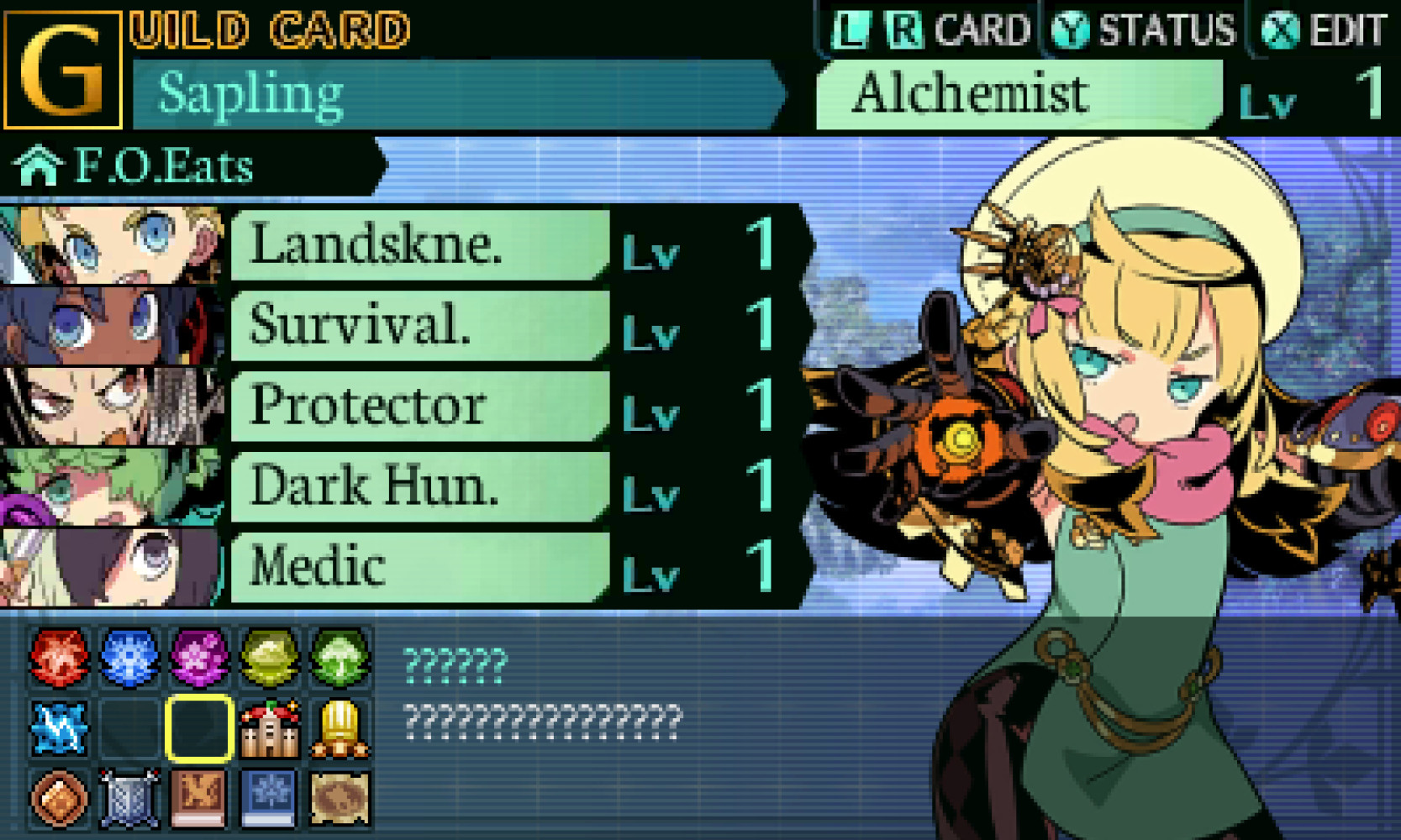The image size is (1401, 840).
Task: Click the castle icon in the achievement grid
Action: [269, 729]
